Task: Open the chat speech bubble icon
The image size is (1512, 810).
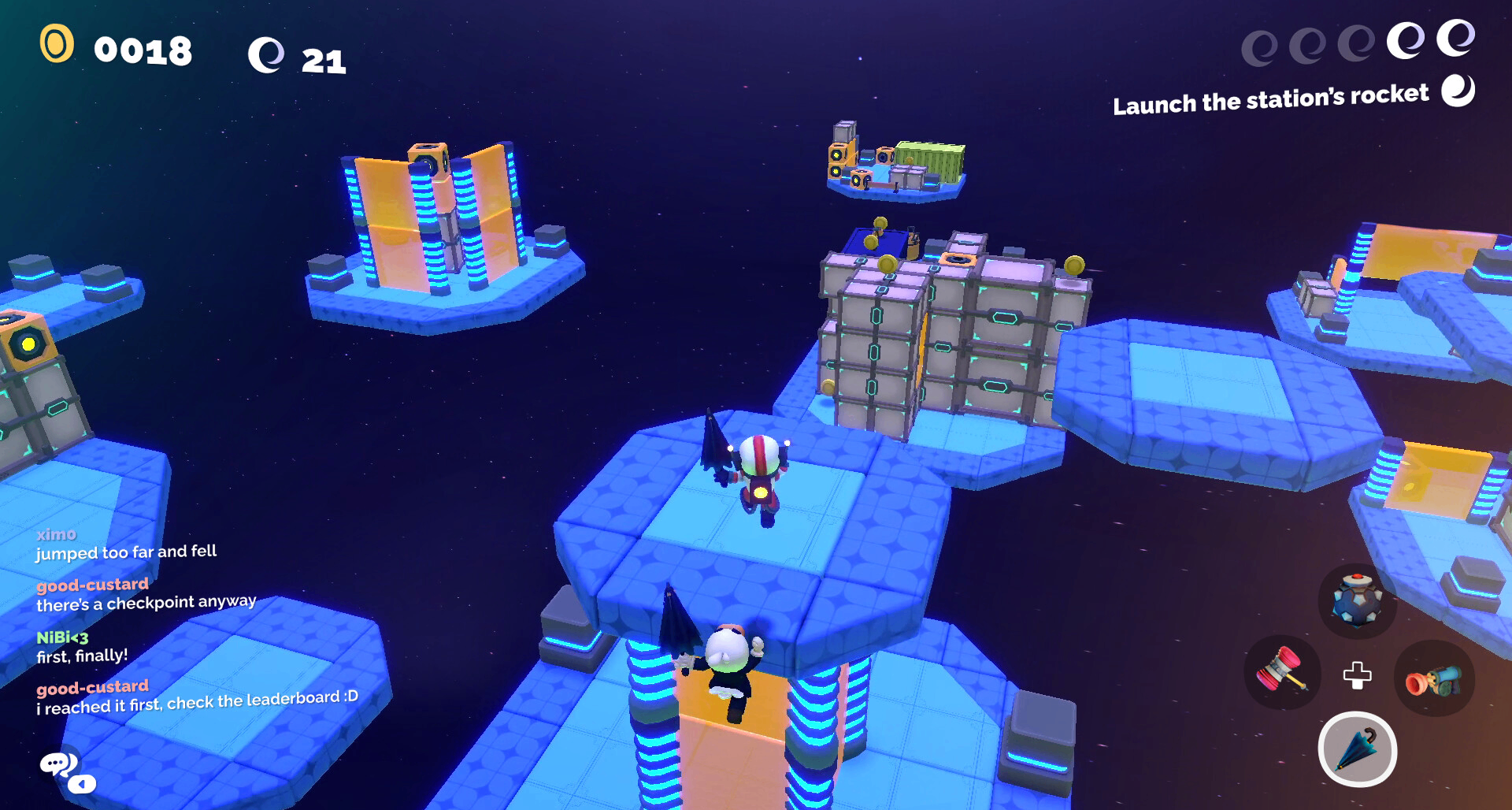Action: (60, 764)
